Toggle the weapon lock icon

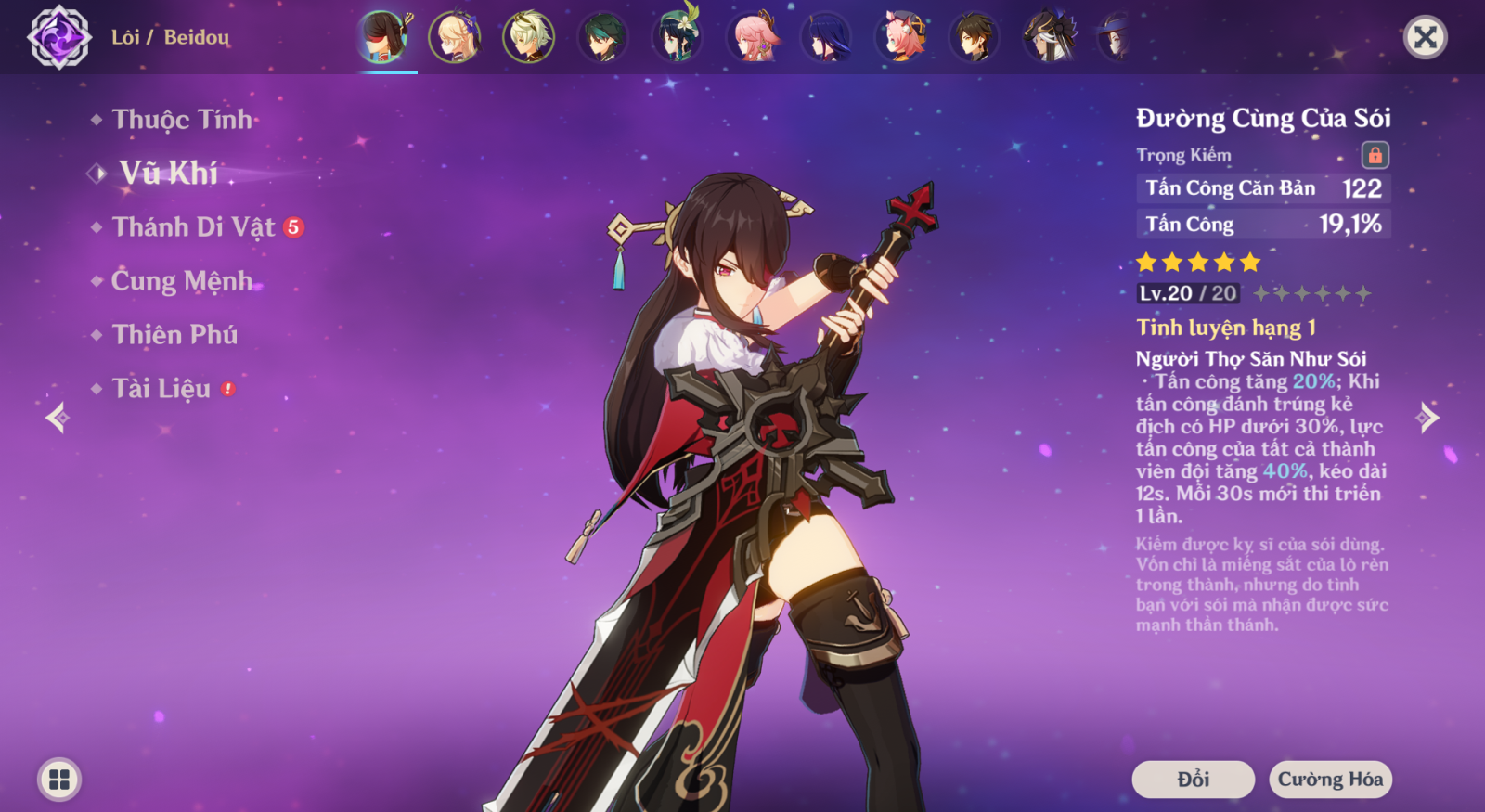(1375, 155)
